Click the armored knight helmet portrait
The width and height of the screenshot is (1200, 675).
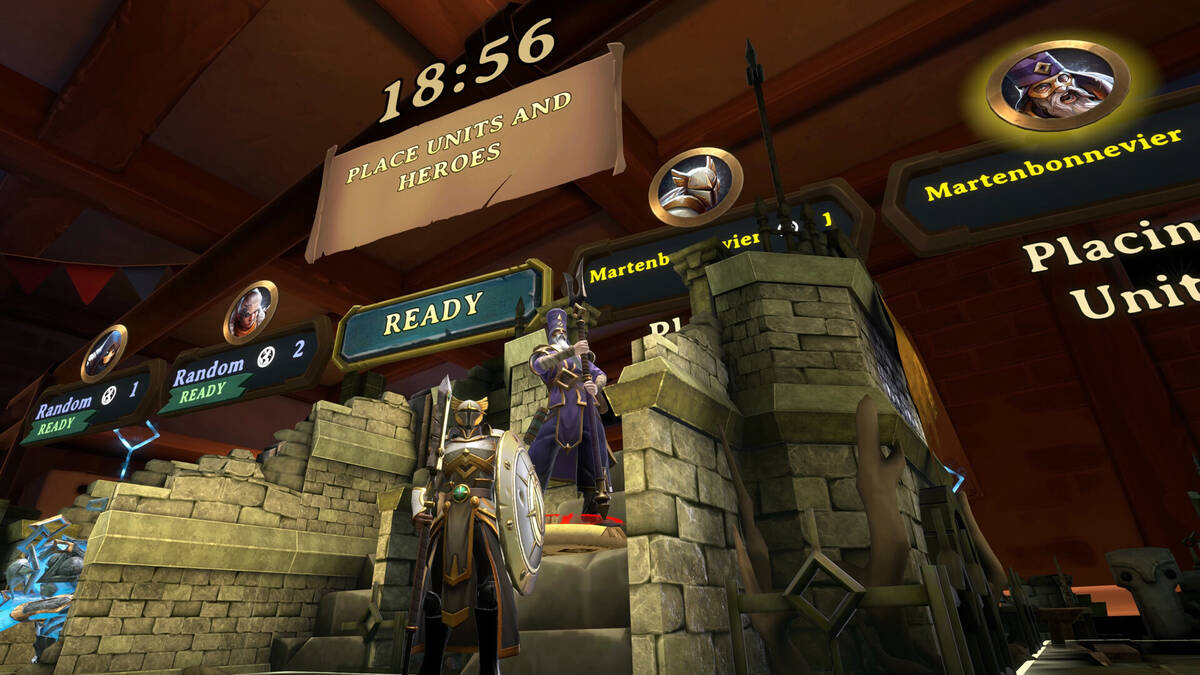tap(696, 186)
